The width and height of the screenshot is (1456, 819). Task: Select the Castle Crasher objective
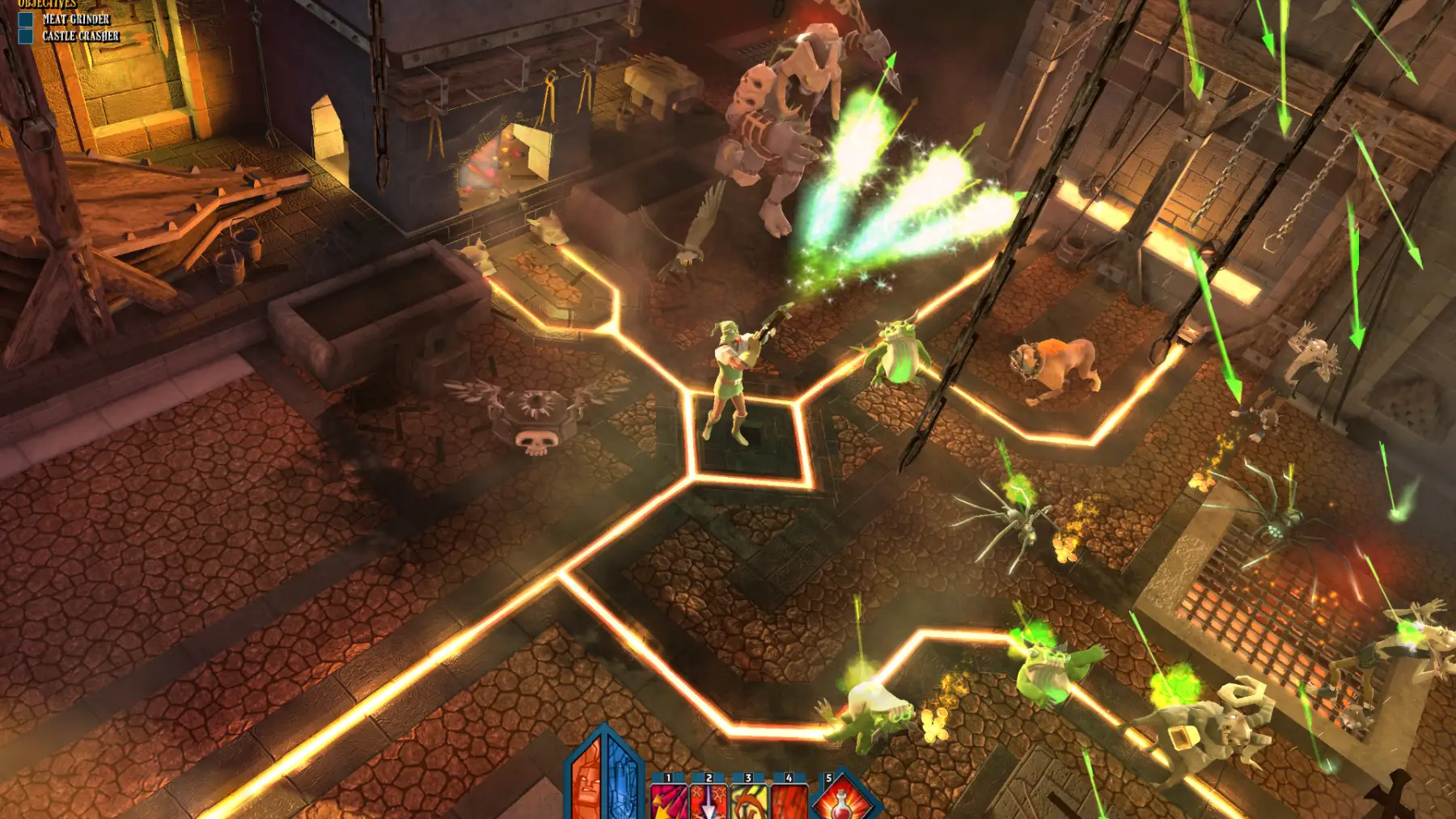point(80,36)
